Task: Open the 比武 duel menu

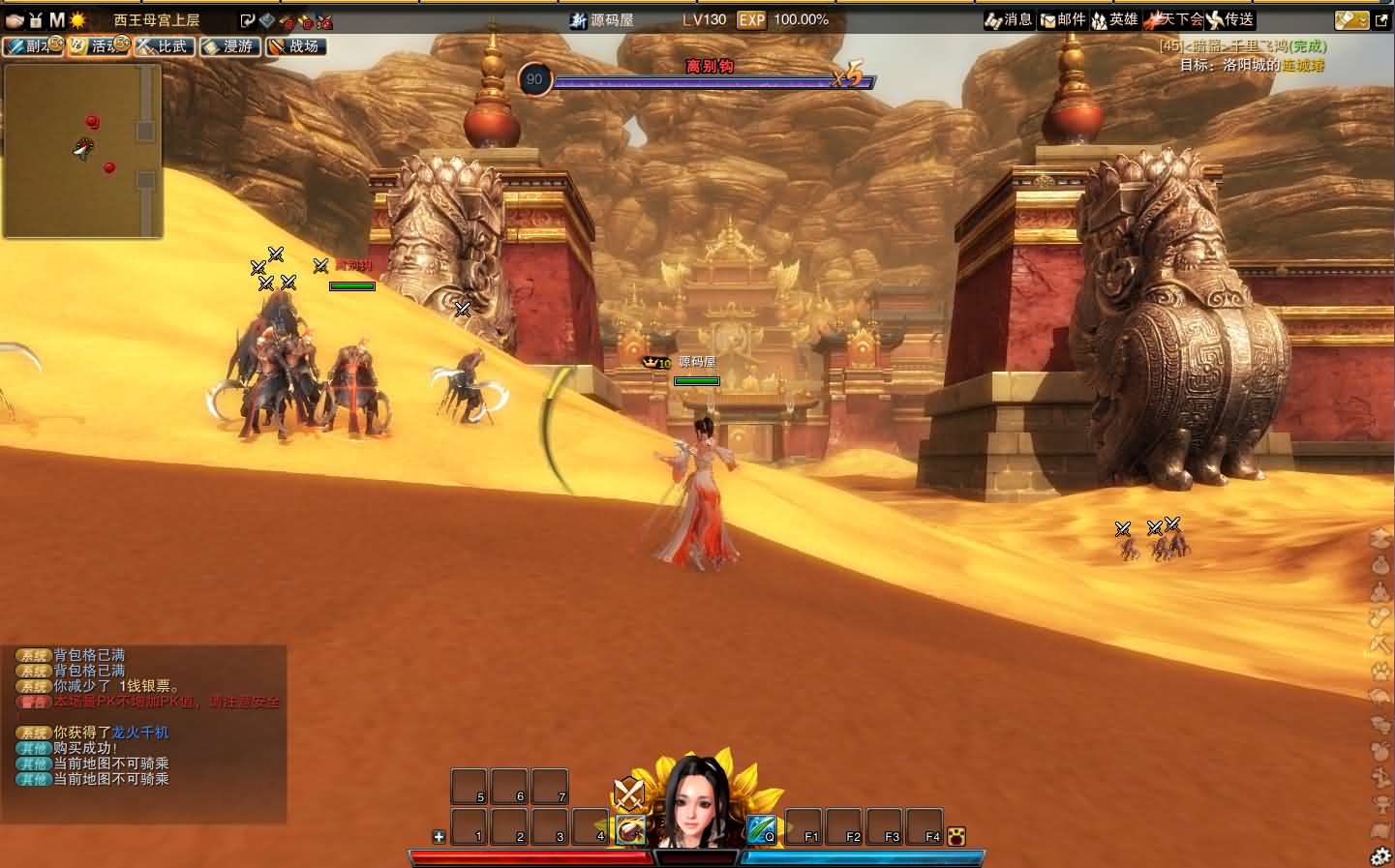Action: tap(165, 45)
